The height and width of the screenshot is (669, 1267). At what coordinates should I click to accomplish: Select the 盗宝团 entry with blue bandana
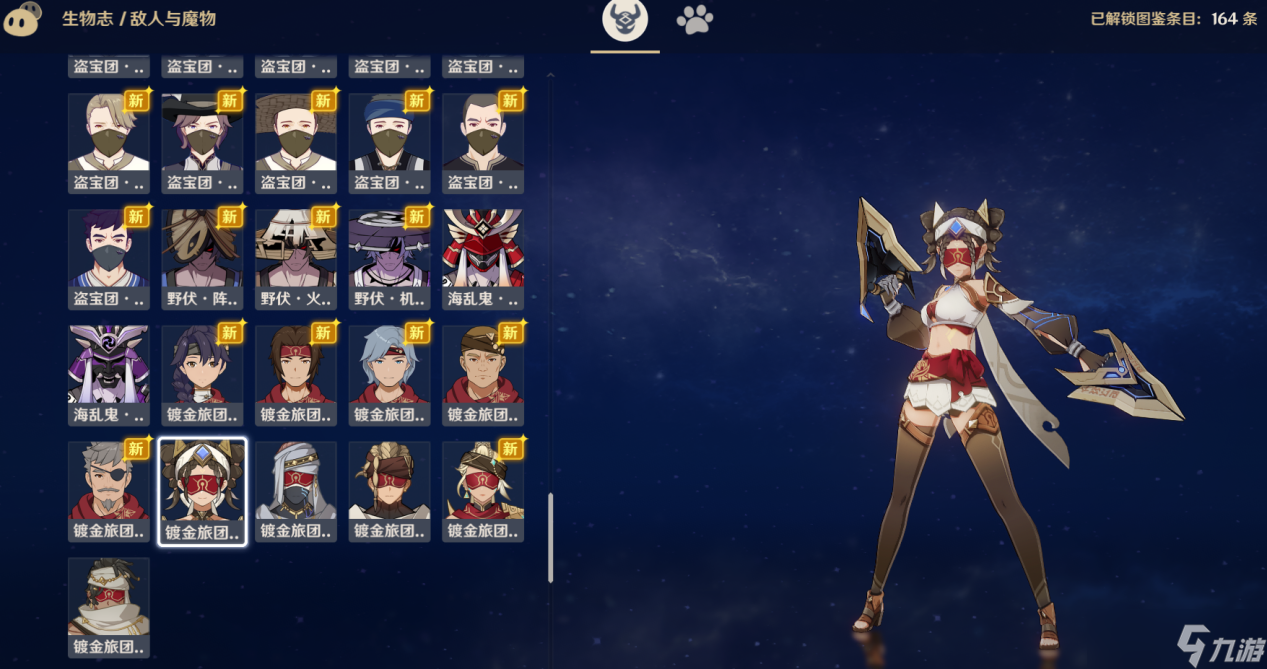(390, 143)
